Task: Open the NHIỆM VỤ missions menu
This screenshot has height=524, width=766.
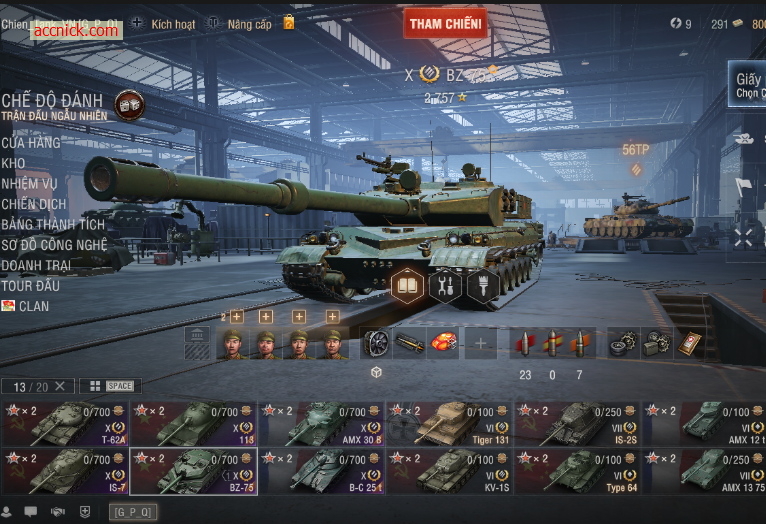Action: tap(29, 184)
